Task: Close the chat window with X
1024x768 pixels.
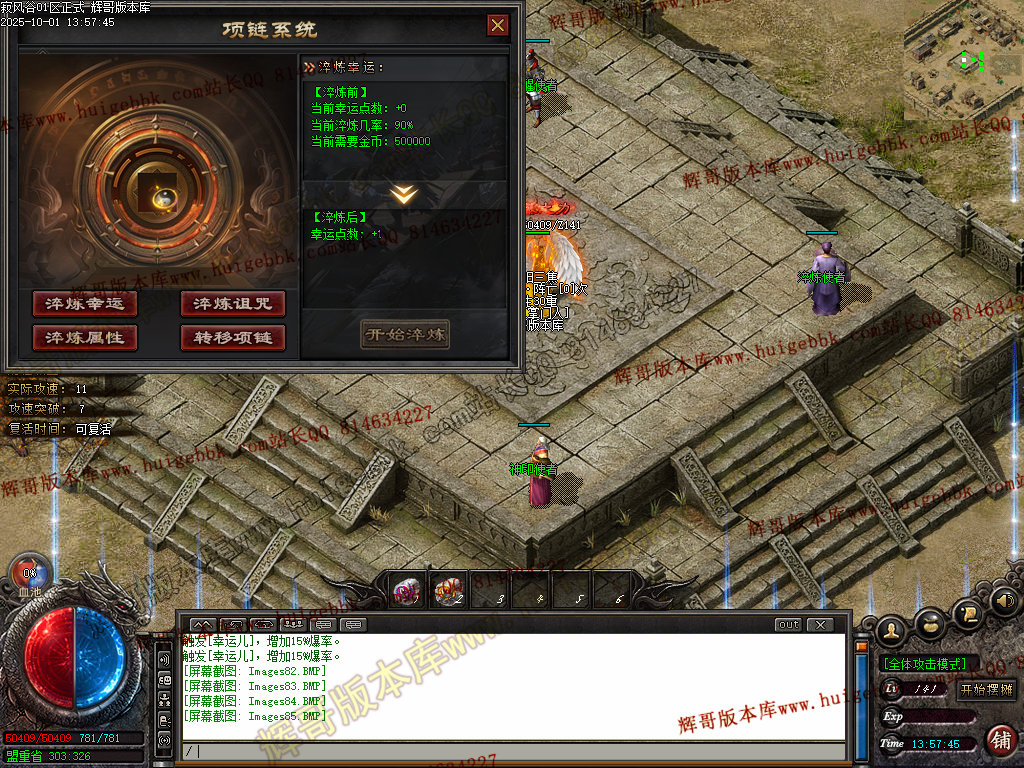Action: (819, 625)
